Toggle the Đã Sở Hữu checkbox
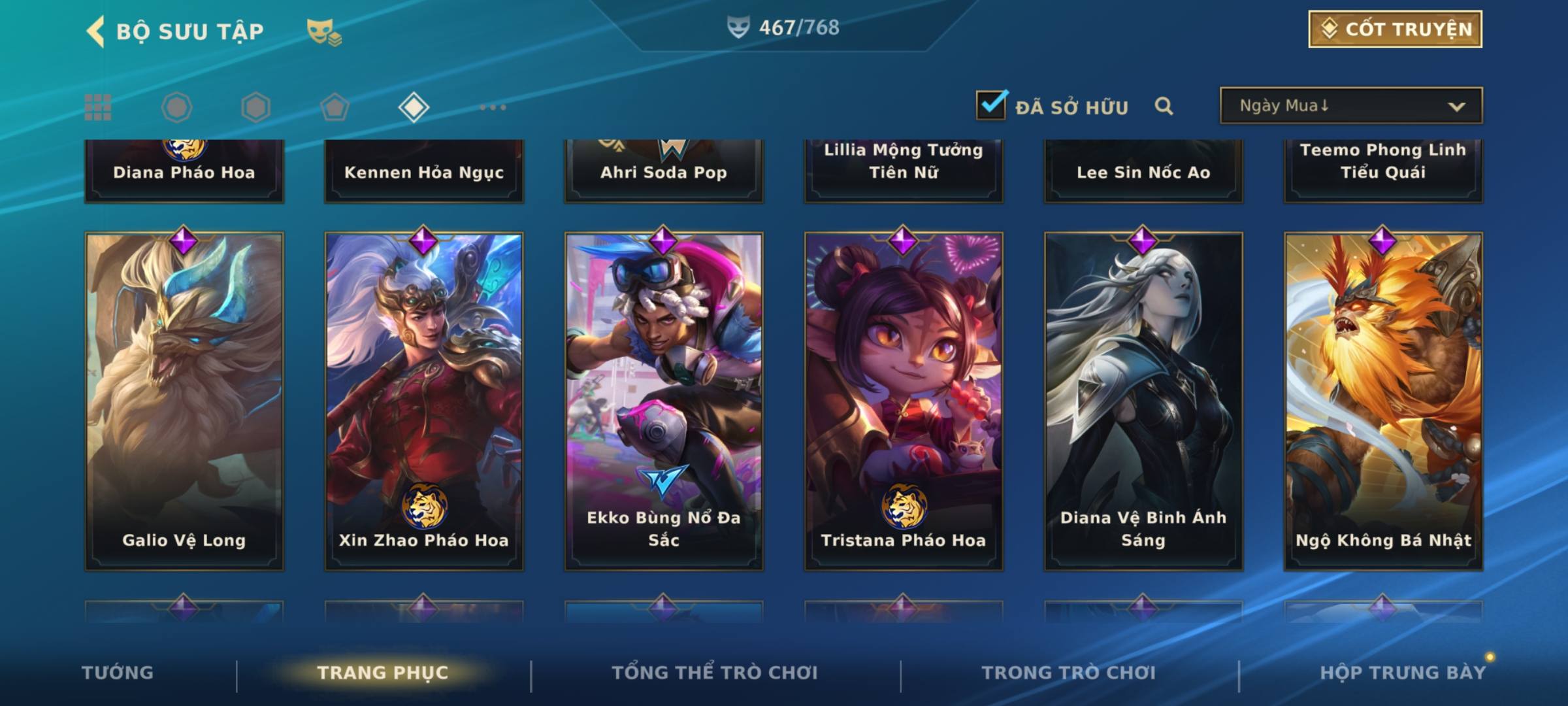1568x706 pixels. point(991,105)
